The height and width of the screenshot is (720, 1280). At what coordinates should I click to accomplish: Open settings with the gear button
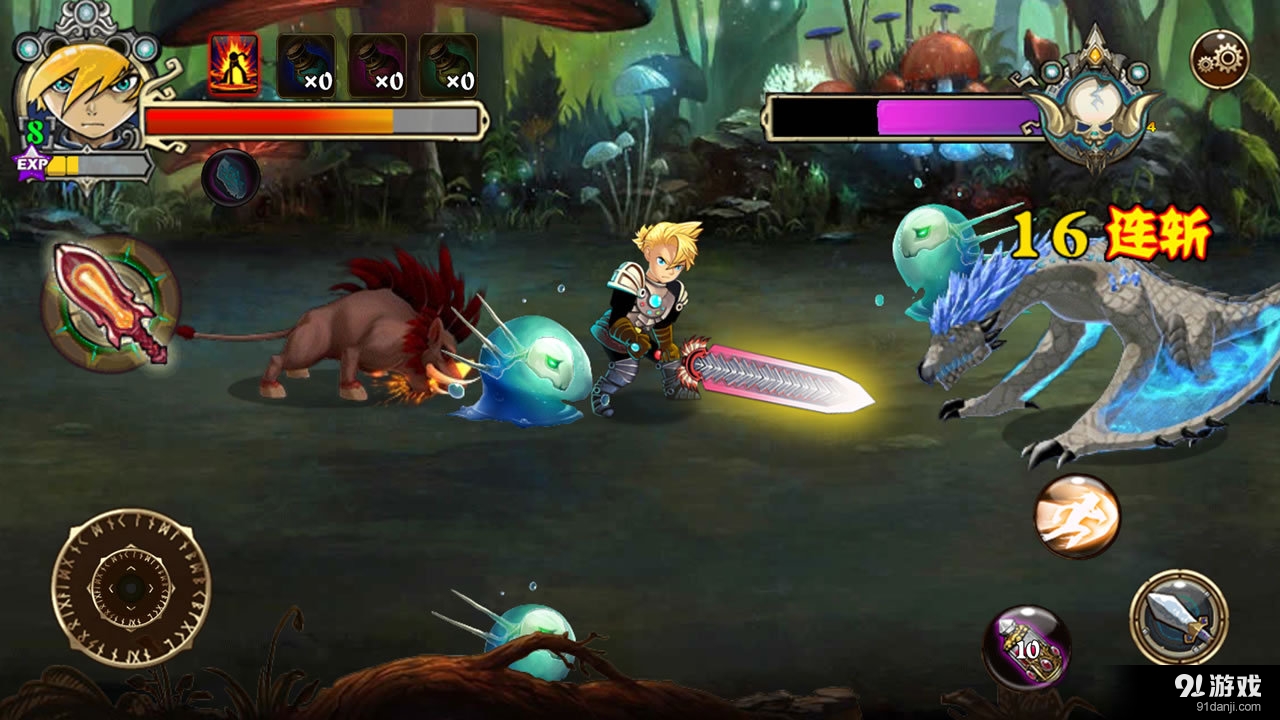(x=1220, y=60)
